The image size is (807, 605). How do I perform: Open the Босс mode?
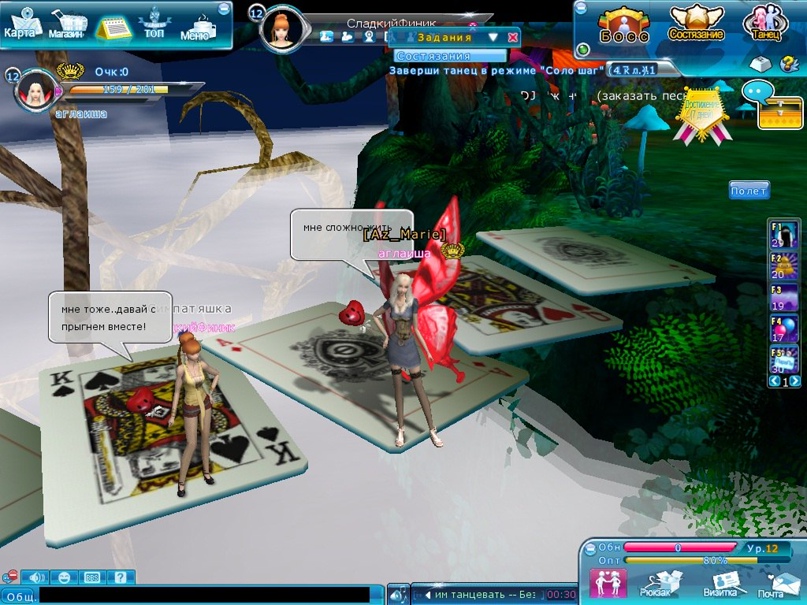[624, 24]
